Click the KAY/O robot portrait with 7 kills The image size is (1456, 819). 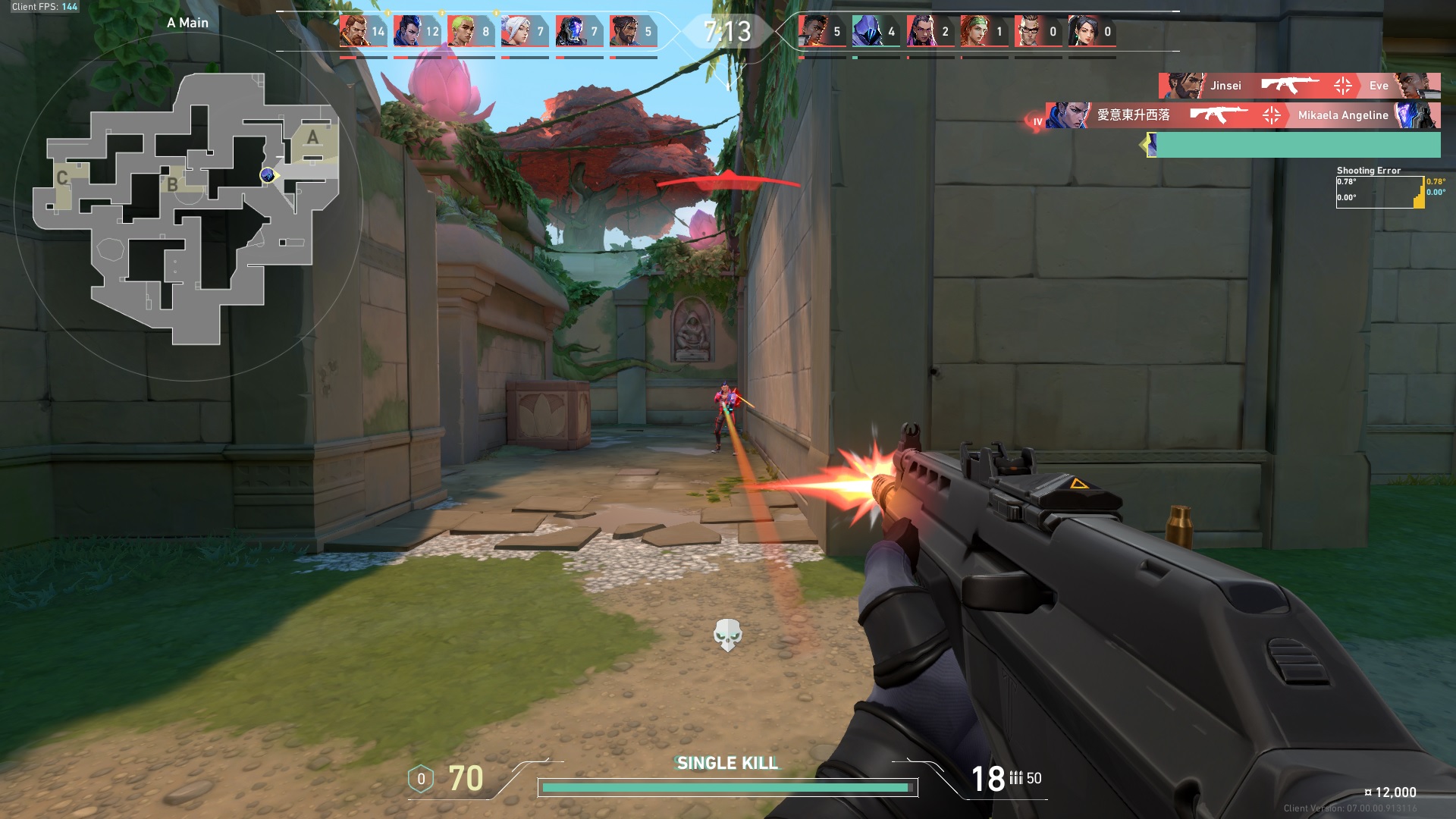pyautogui.click(x=573, y=29)
